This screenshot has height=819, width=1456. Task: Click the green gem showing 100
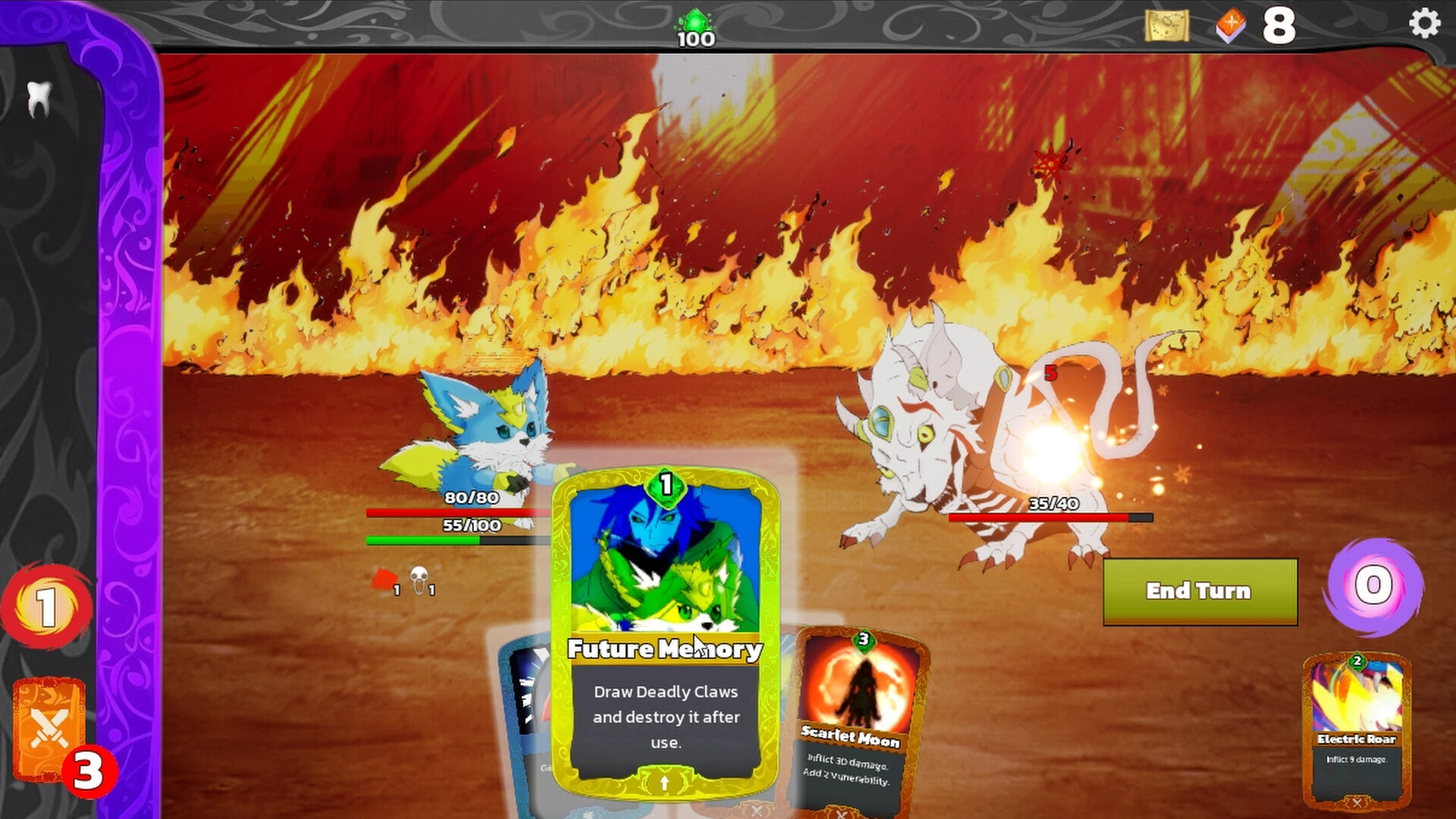(695, 20)
